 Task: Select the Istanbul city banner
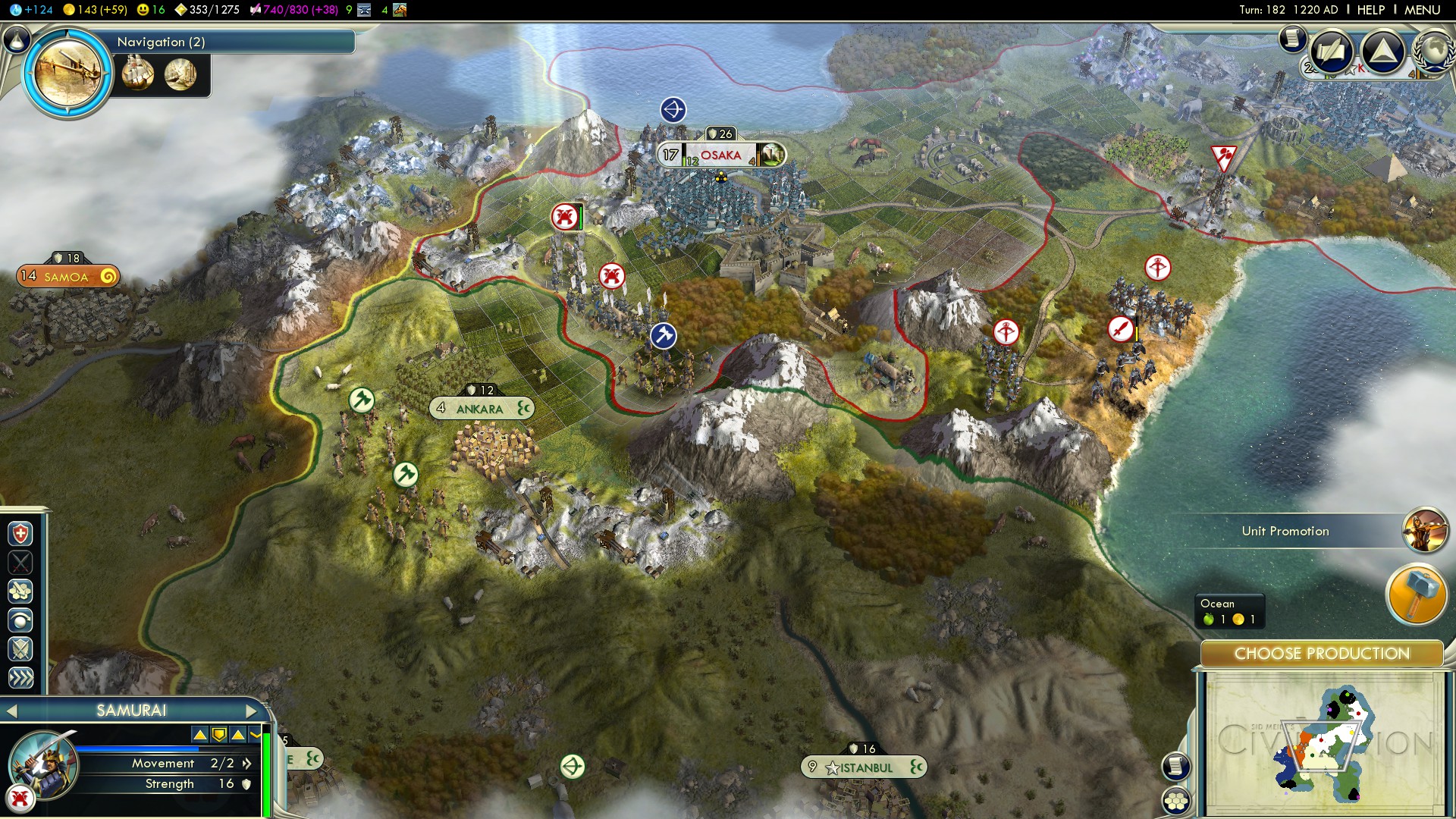[864, 767]
